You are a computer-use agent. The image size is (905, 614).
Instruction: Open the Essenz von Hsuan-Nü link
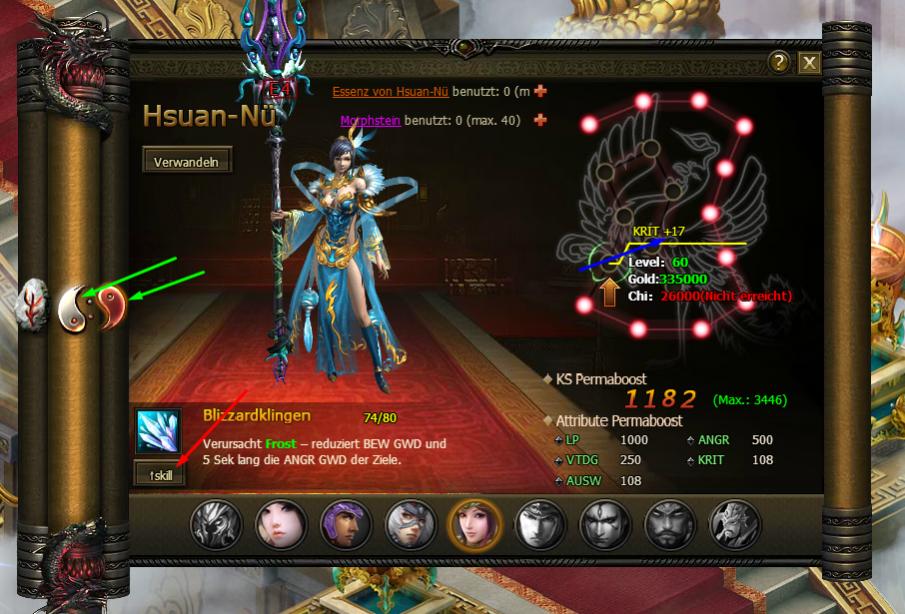(x=390, y=91)
